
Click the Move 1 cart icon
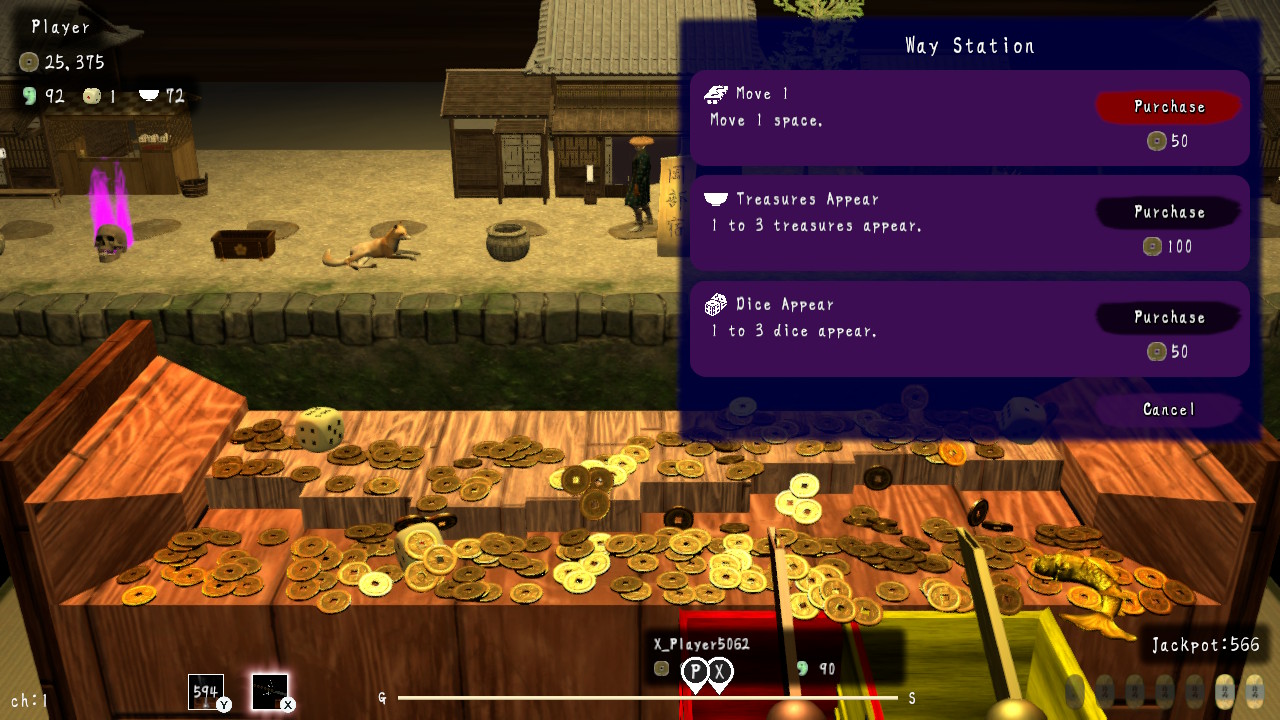[716, 93]
